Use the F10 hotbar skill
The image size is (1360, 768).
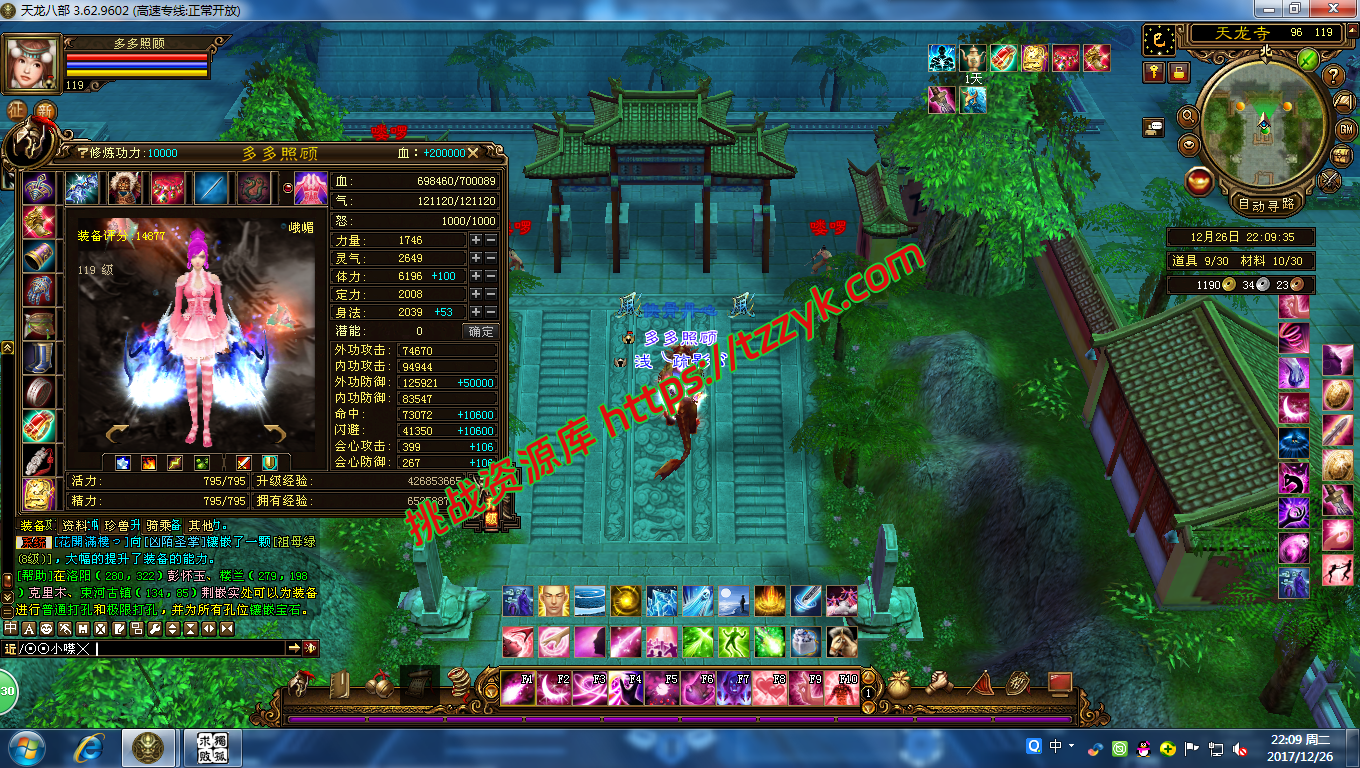coord(842,688)
